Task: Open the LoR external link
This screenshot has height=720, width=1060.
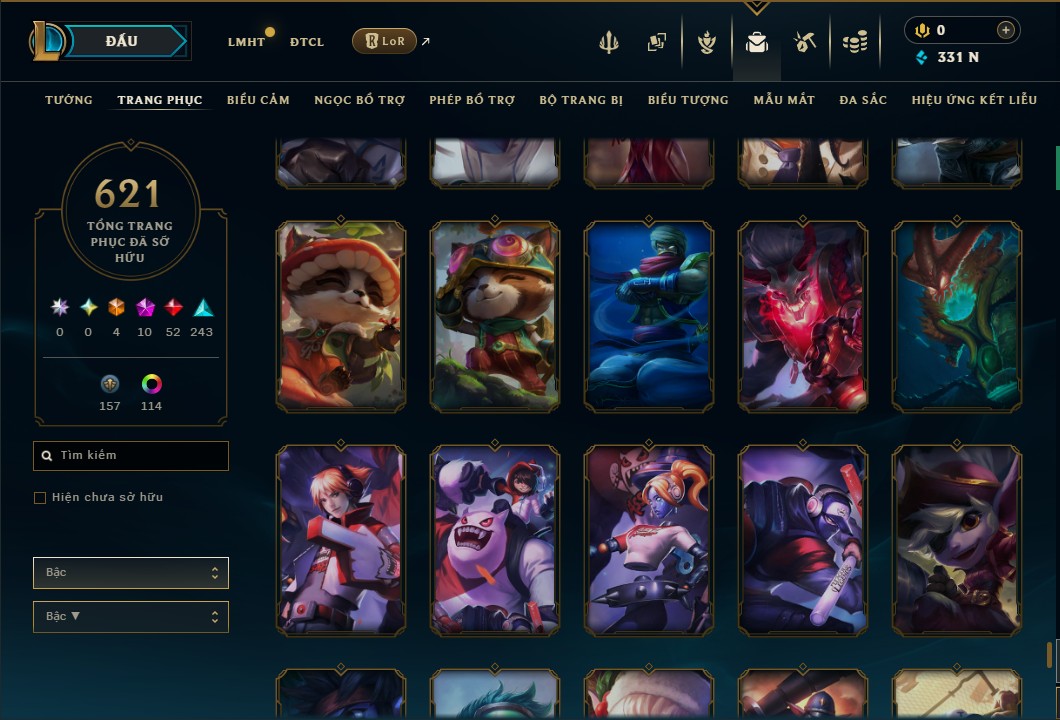Action: pyautogui.click(x=385, y=41)
